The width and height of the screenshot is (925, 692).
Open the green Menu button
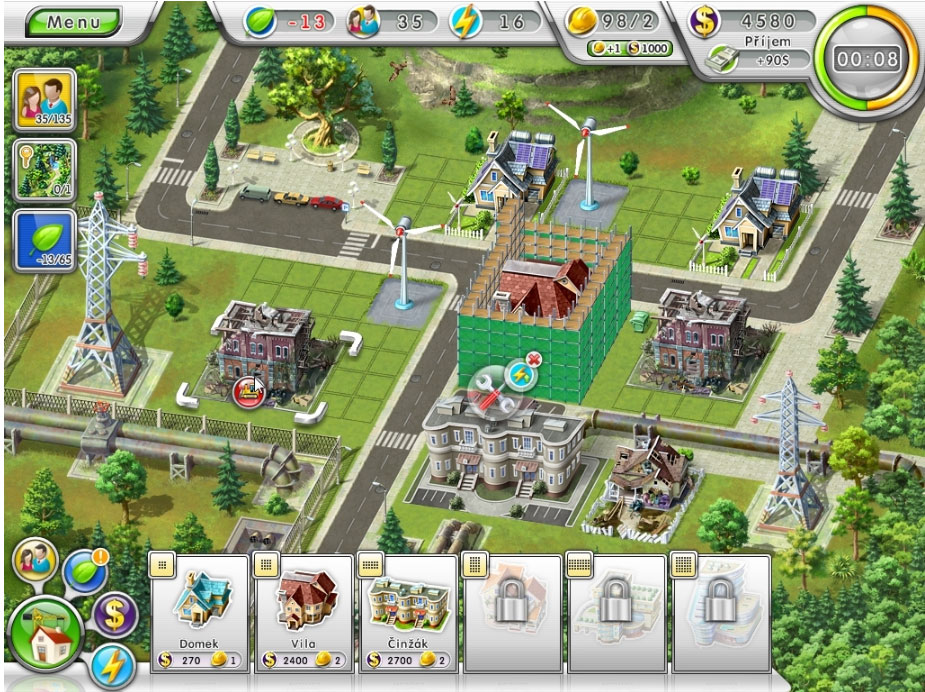[73, 22]
